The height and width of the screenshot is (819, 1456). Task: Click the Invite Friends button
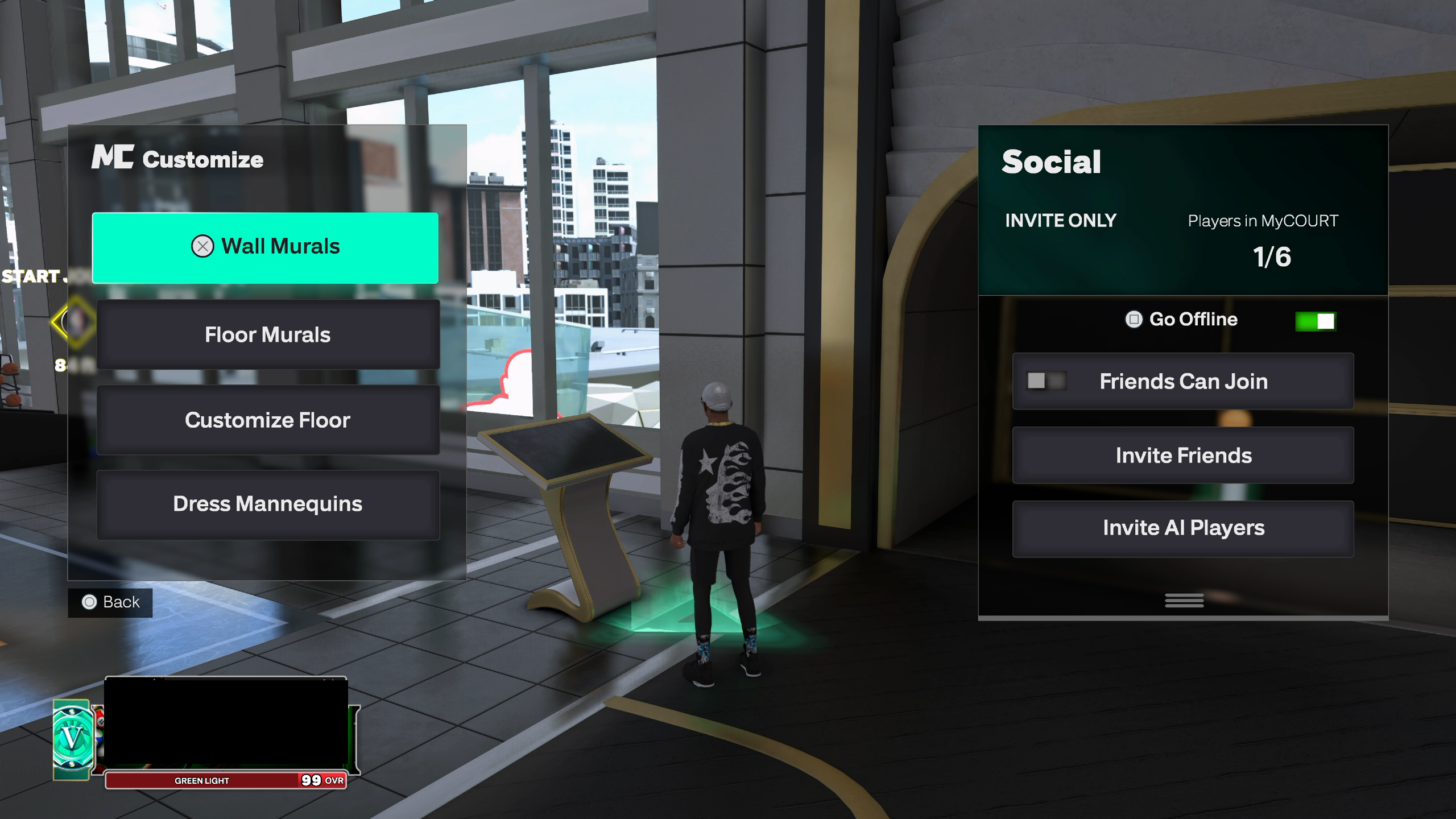[1183, 455]
